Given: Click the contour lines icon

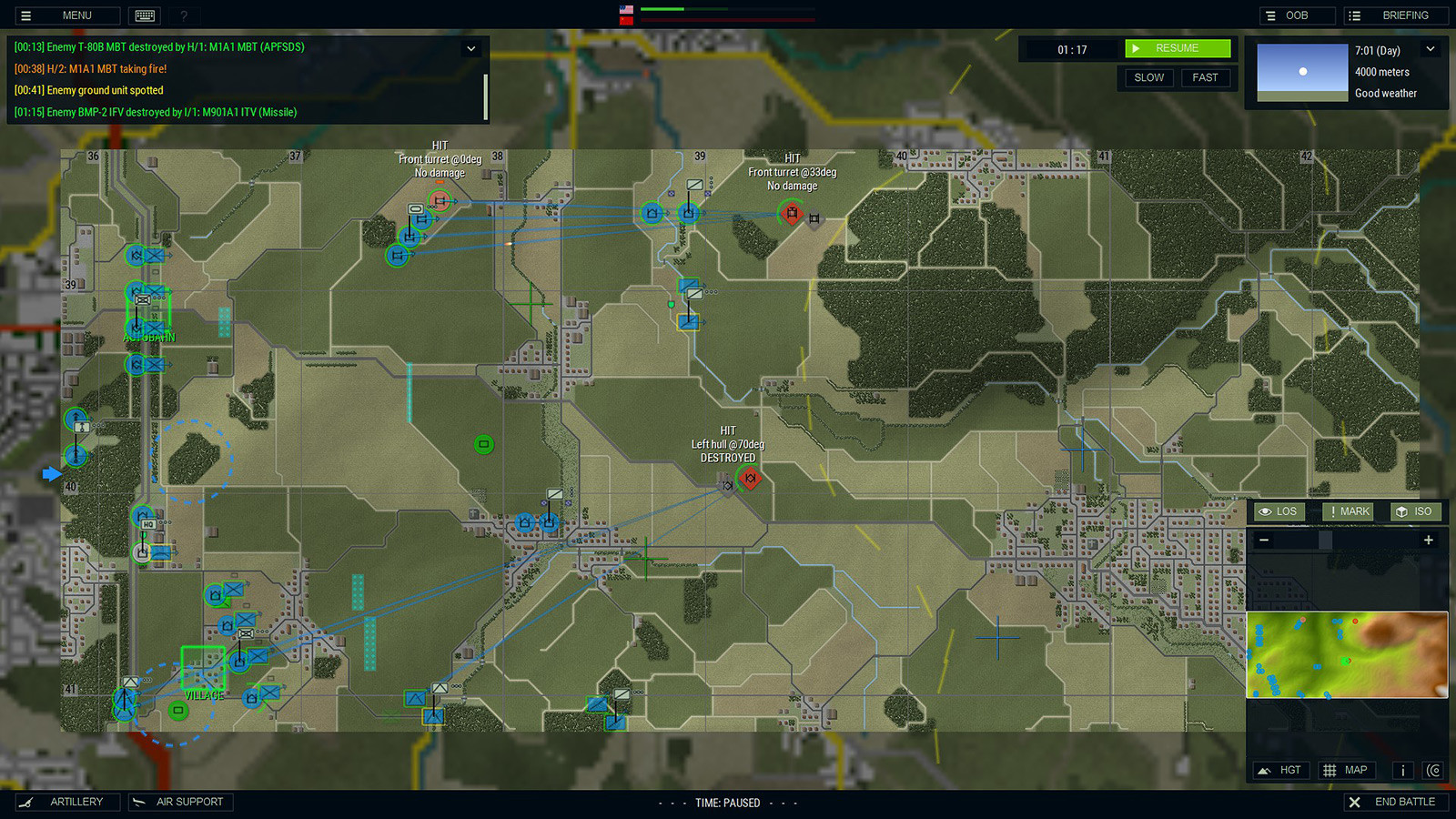Looking at the screenshot, I should [1432, 770].
